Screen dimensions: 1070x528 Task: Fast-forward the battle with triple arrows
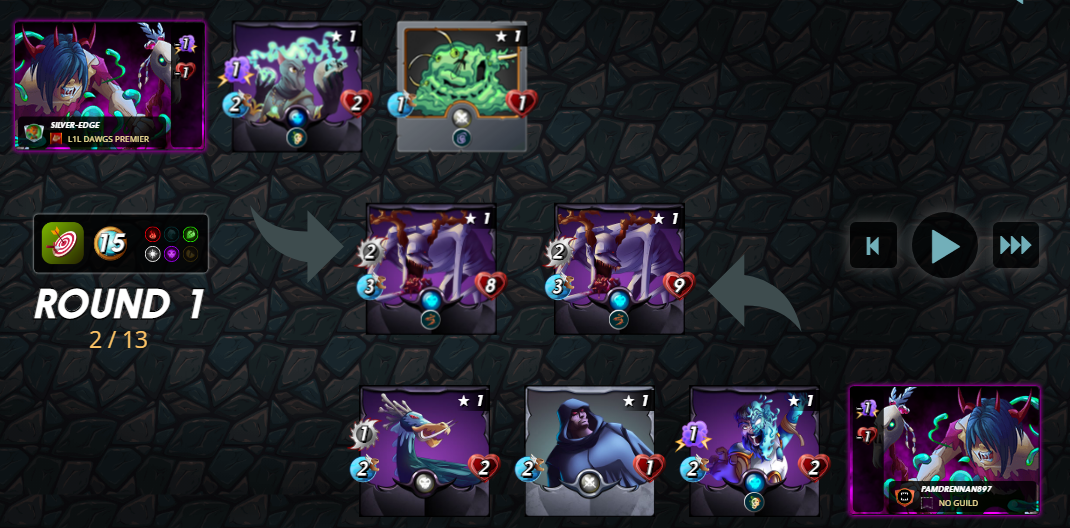click(1015, 245)
